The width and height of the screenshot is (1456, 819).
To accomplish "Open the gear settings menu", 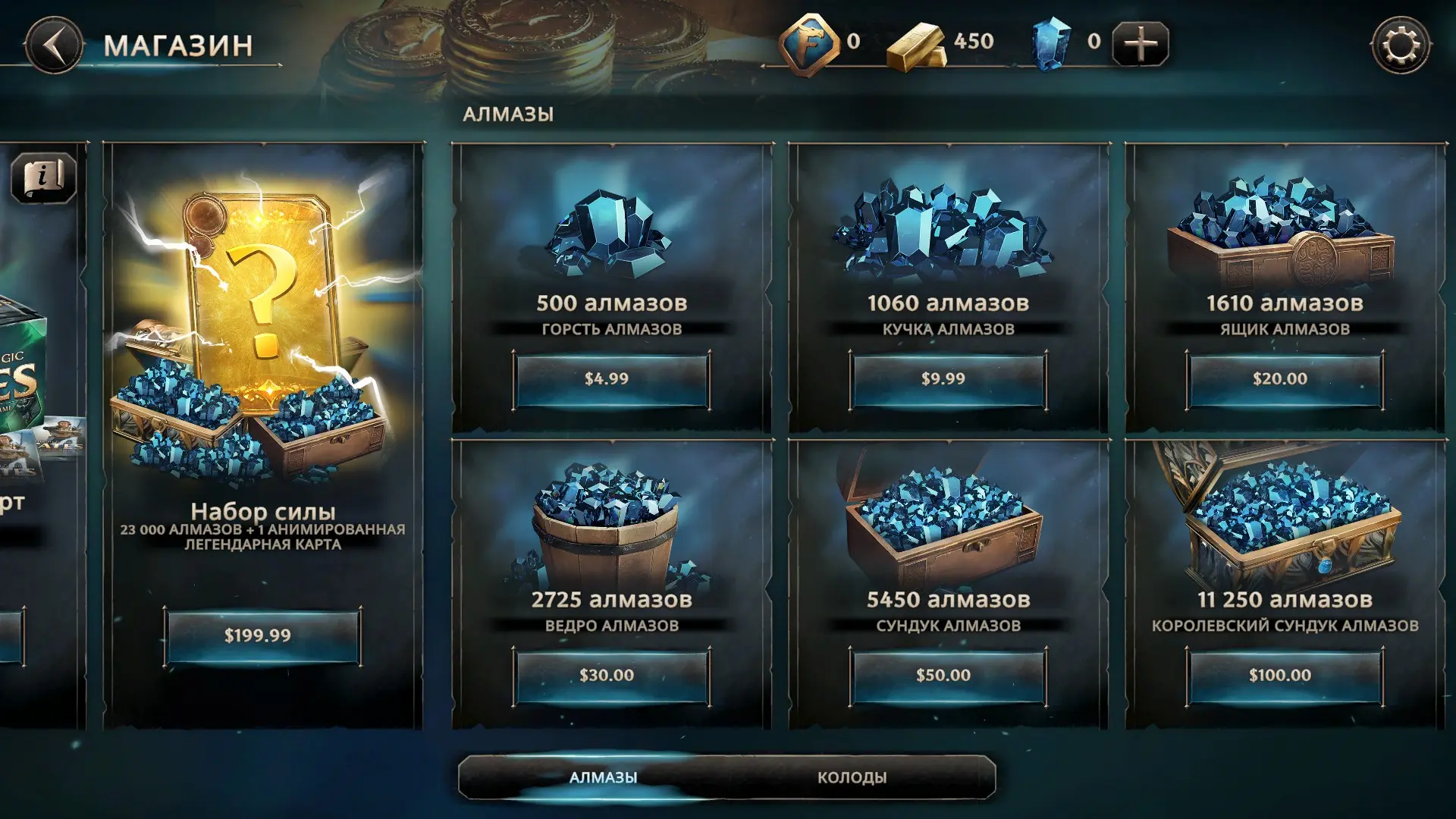I will [1400, 45].
